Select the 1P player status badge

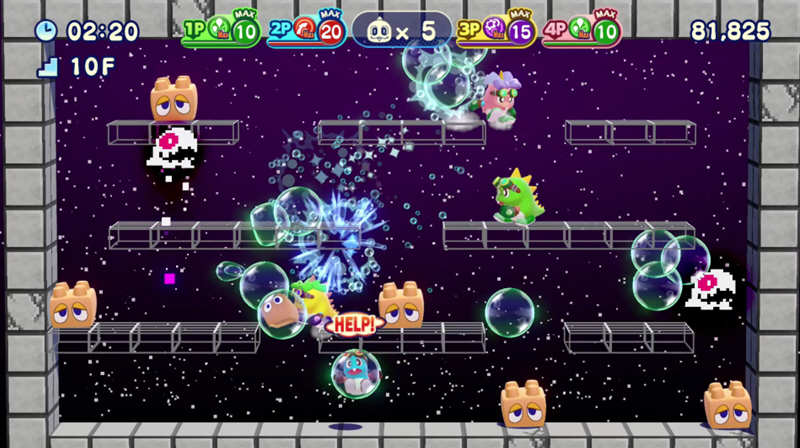tap(221, 31)
